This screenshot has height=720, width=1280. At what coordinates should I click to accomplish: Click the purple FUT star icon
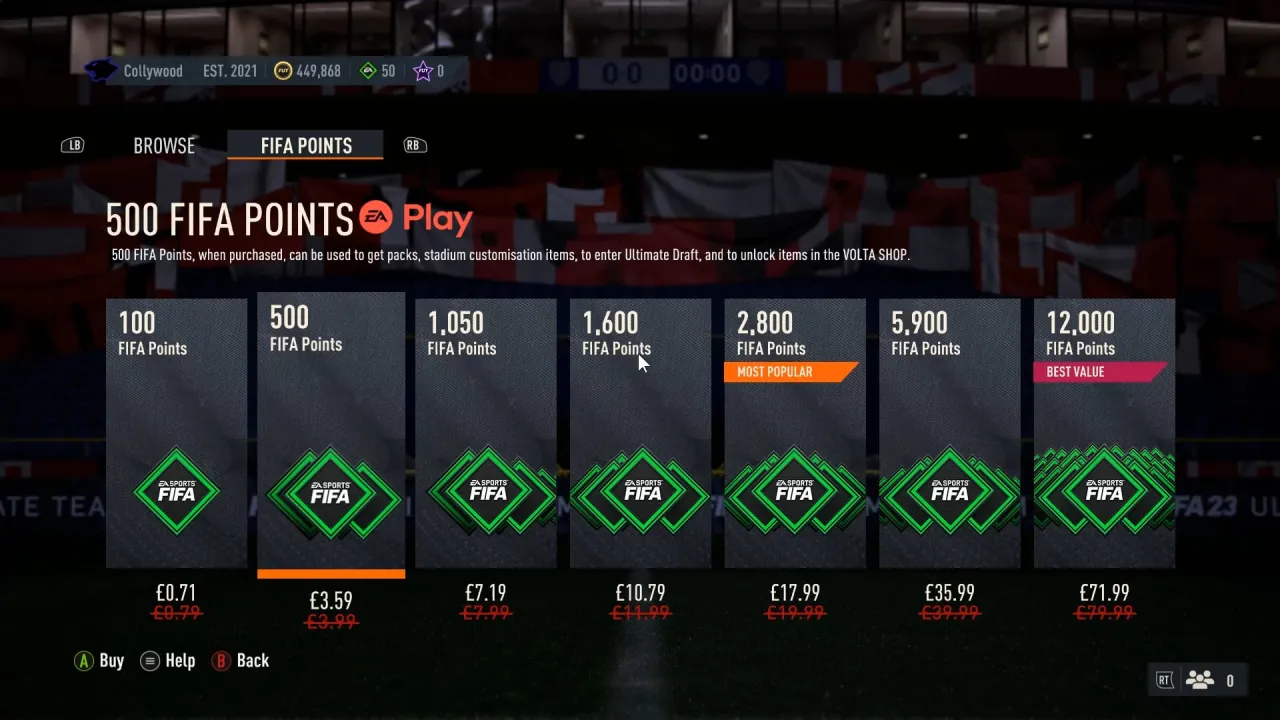click(x=421, y=70)
